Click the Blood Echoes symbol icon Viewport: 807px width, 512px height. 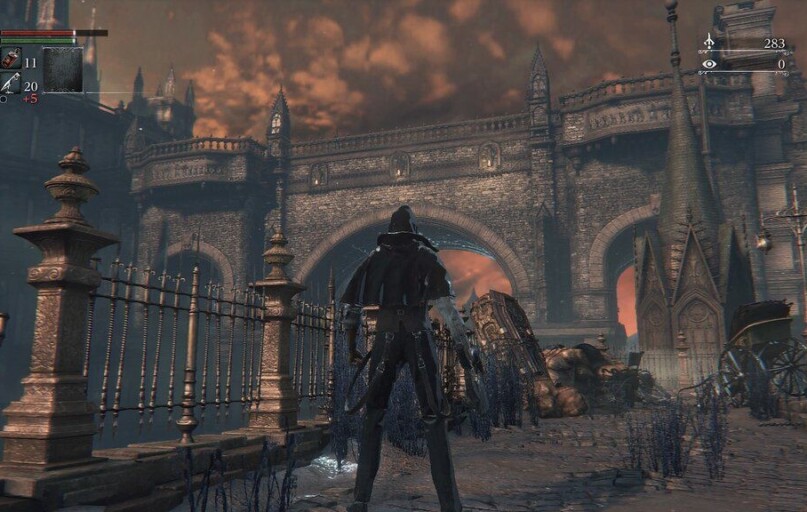point(709,42)
